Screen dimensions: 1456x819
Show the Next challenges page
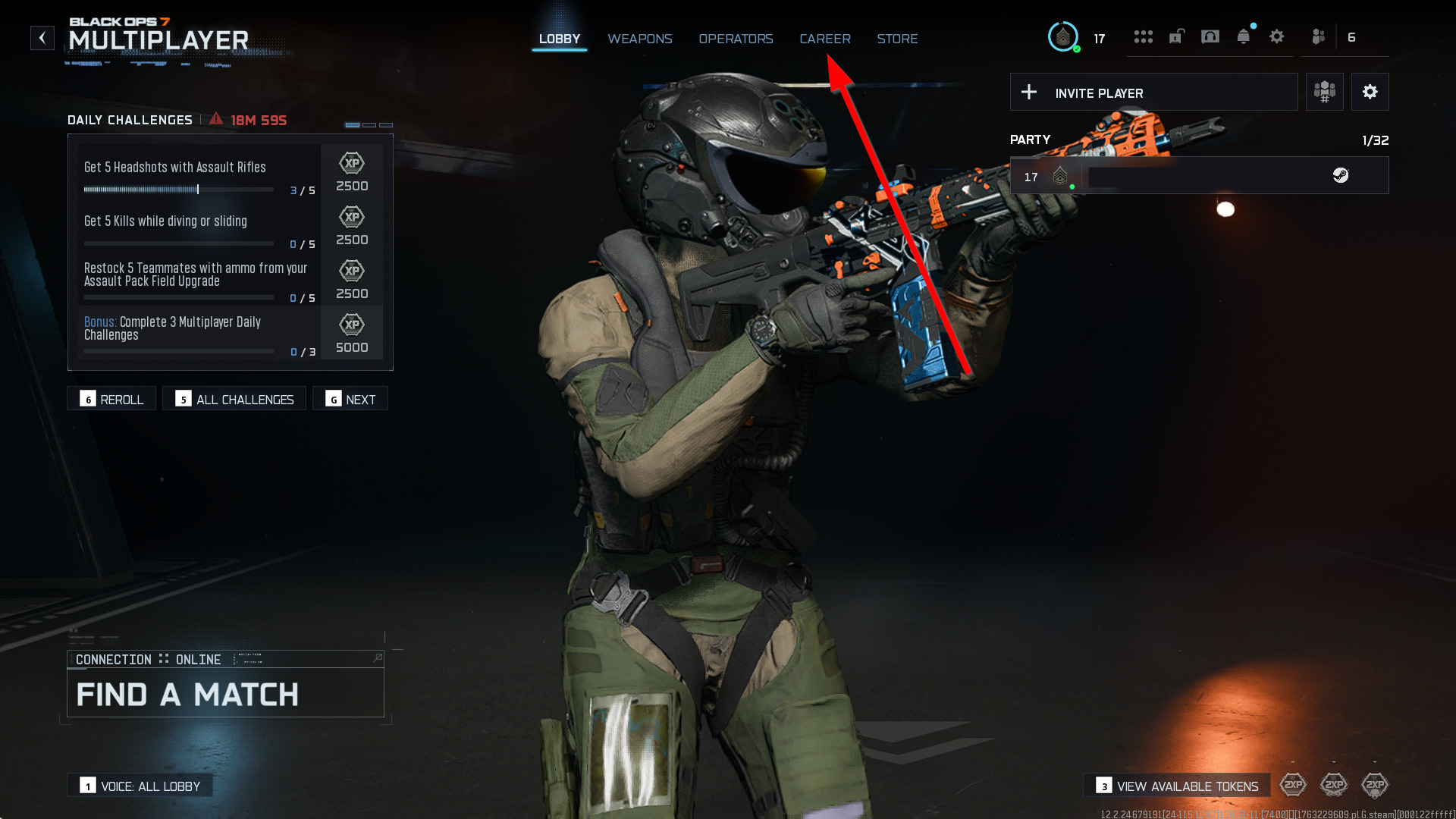tap(350, 399)
